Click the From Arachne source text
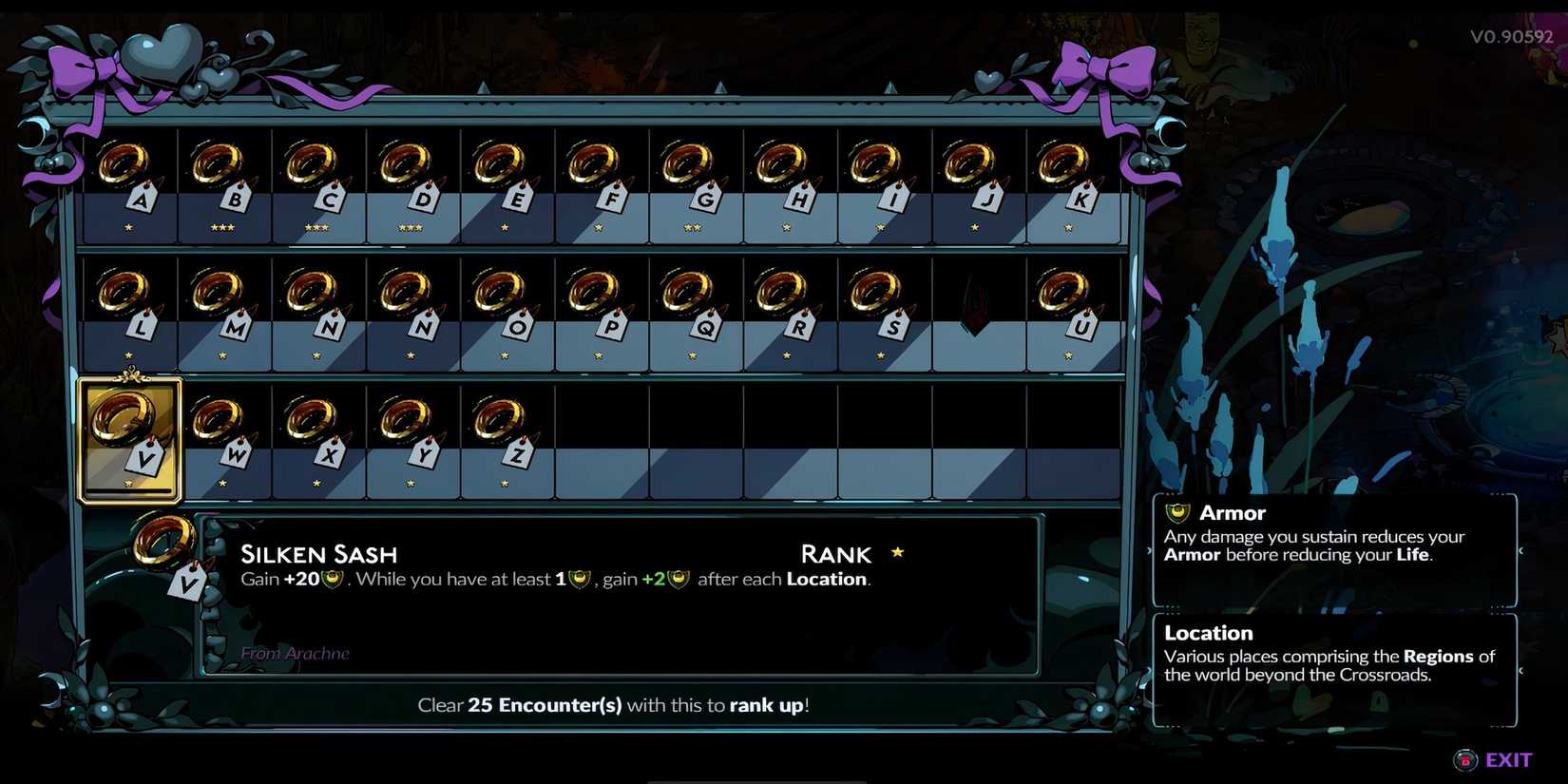Image resolution: width=1568 pixels, height=784 pixels. pos(296,654)
